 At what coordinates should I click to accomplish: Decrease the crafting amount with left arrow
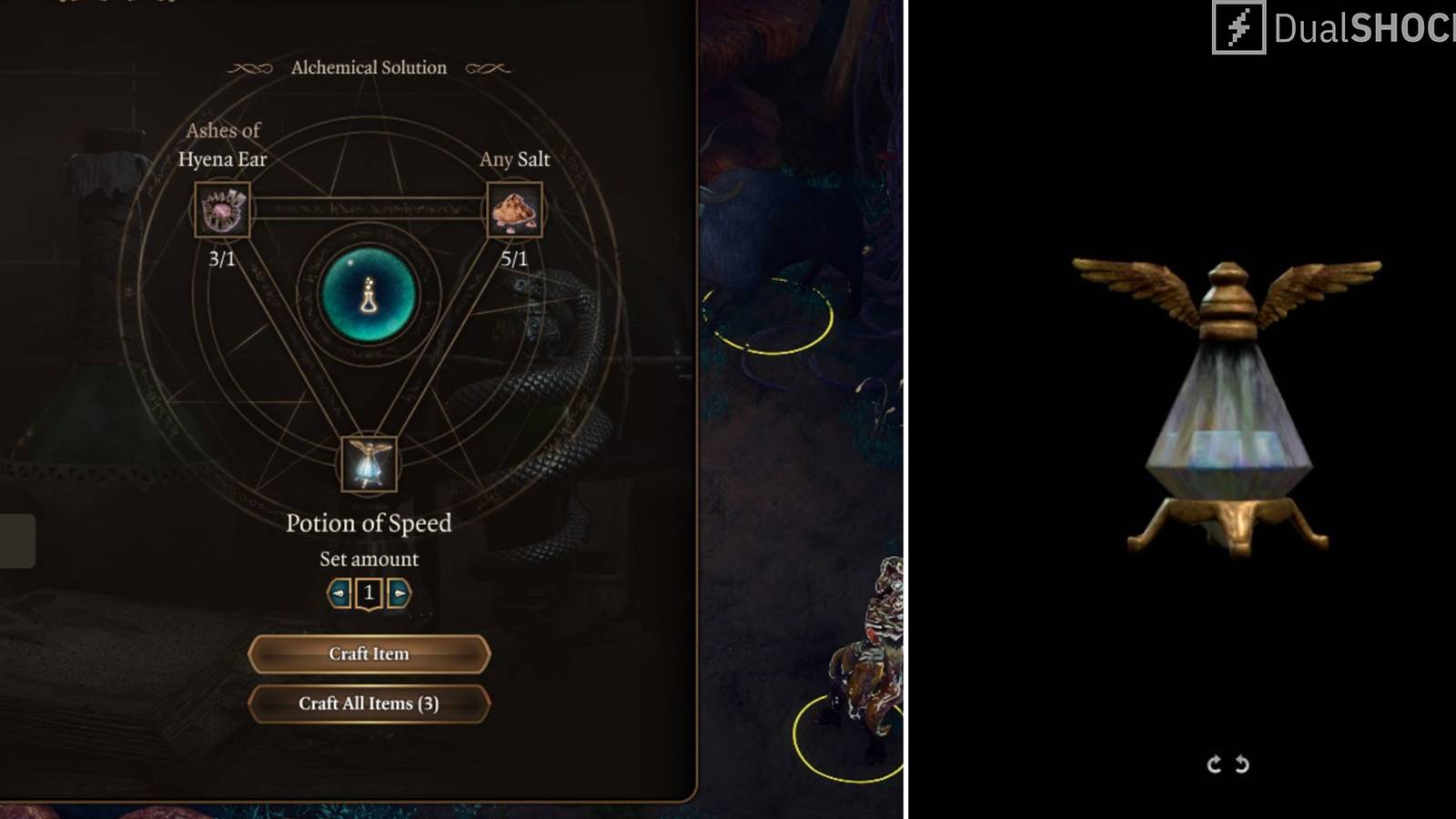[x=338, y=593]
